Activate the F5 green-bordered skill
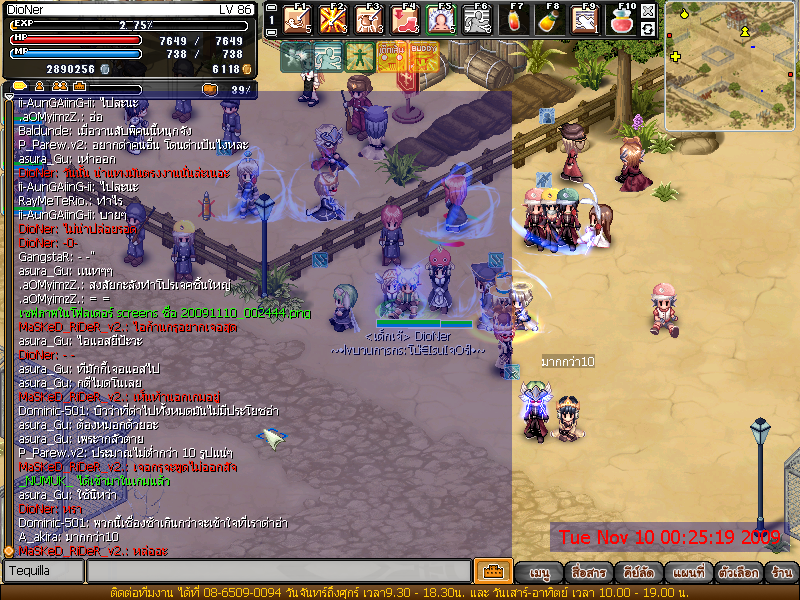This screenshot has width=800, height=600. tap(441, 19)
